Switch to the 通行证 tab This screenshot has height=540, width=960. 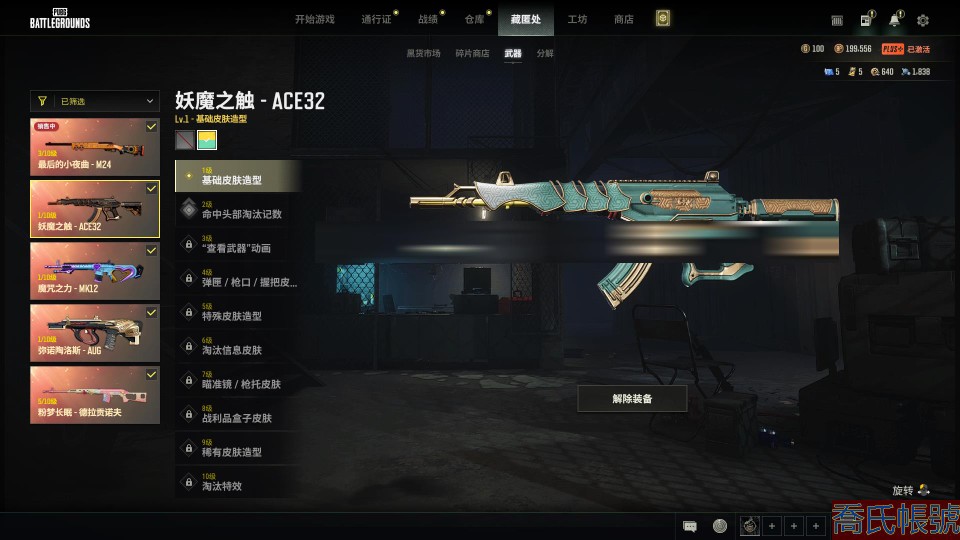[376, 19]
